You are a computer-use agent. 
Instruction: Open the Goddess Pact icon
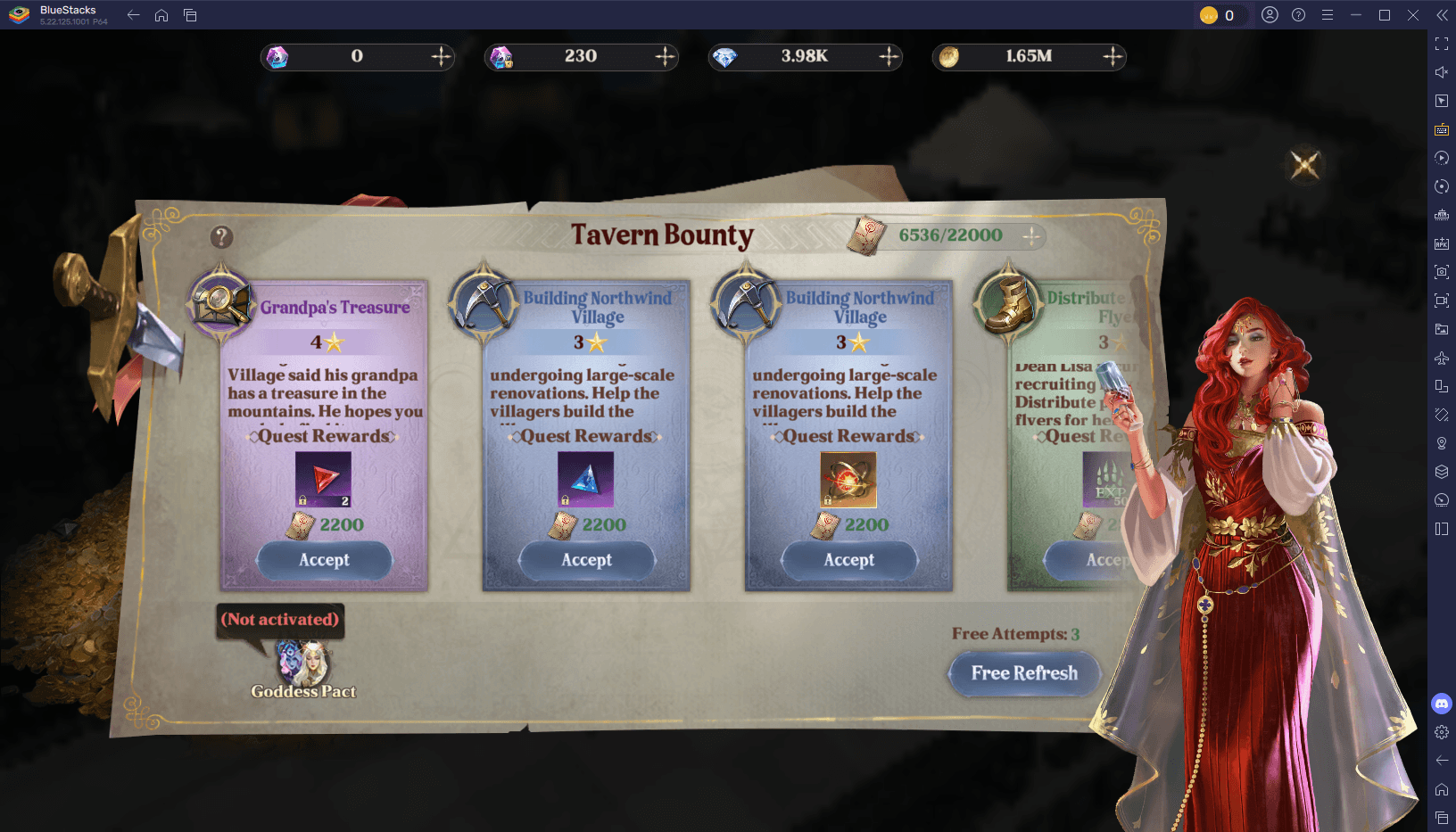[x=303, y=666]
